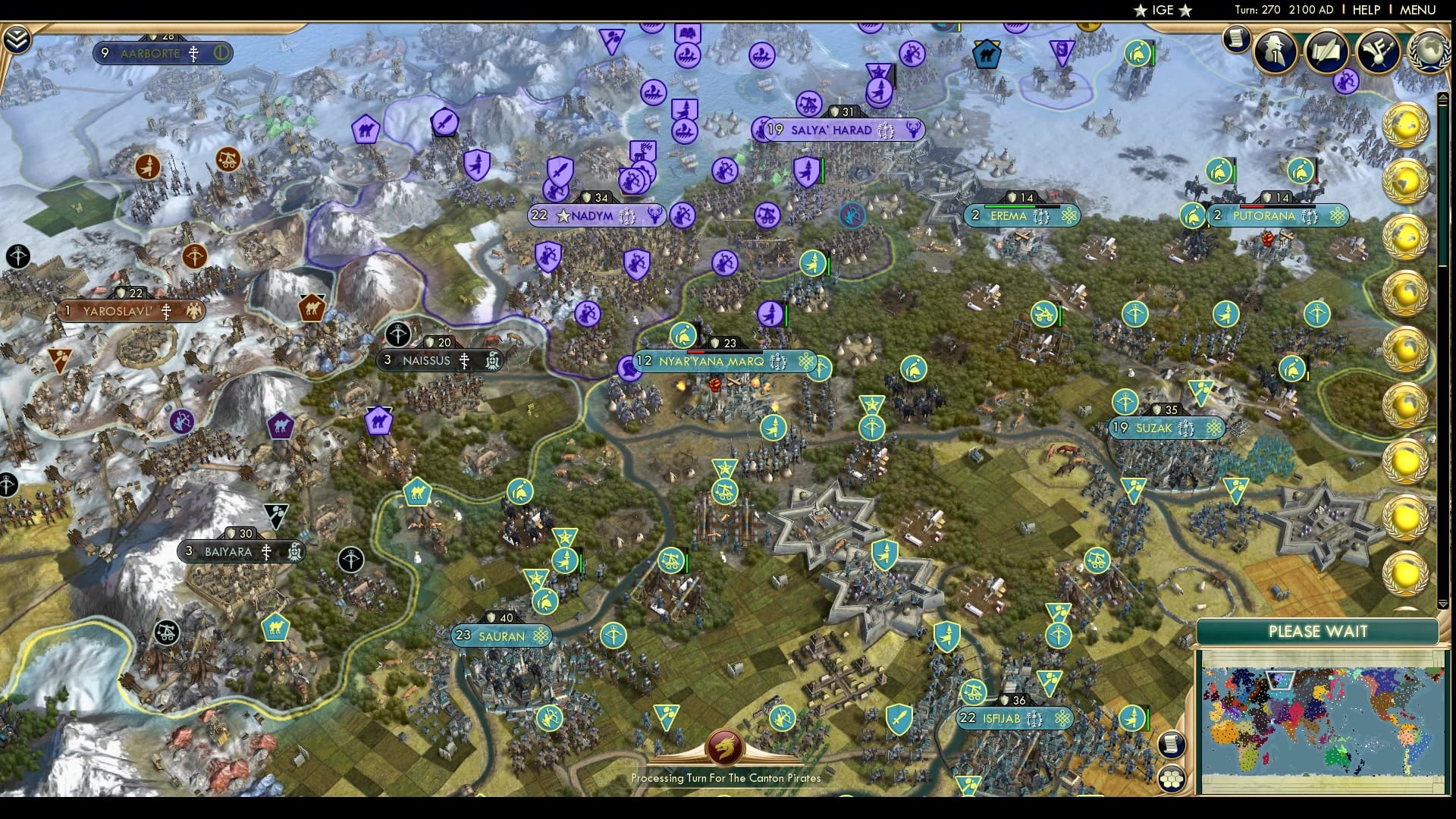Open the notification log scroll at top right

1235,39
